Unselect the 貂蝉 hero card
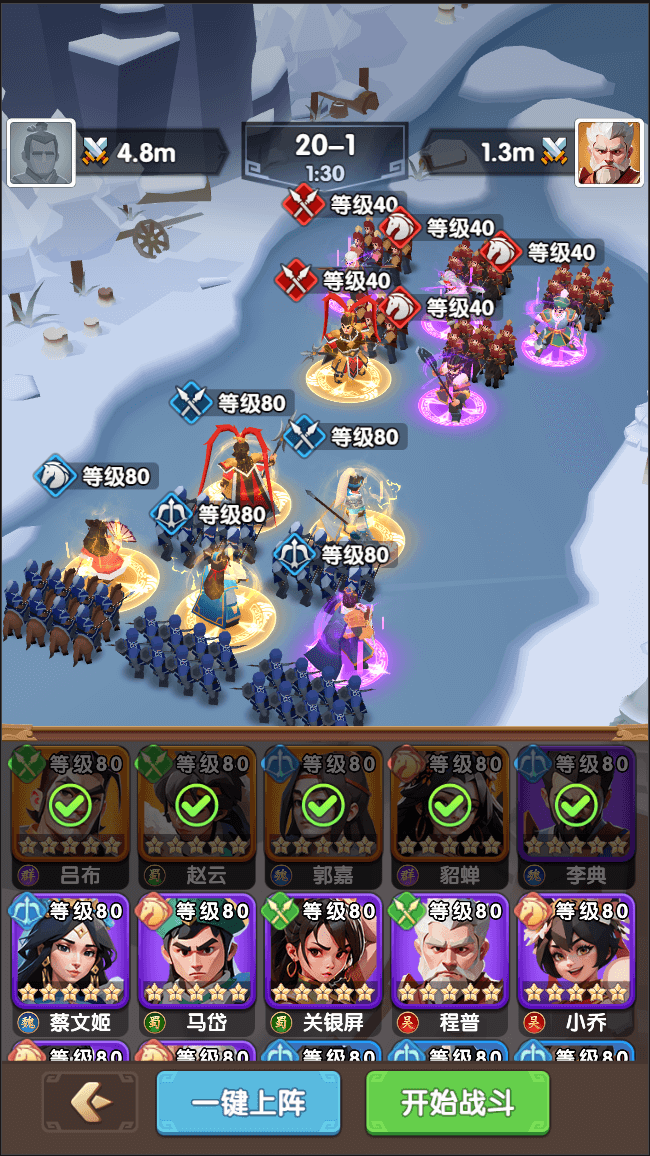This screenshot has width=650, height=1156. point(450,804)
